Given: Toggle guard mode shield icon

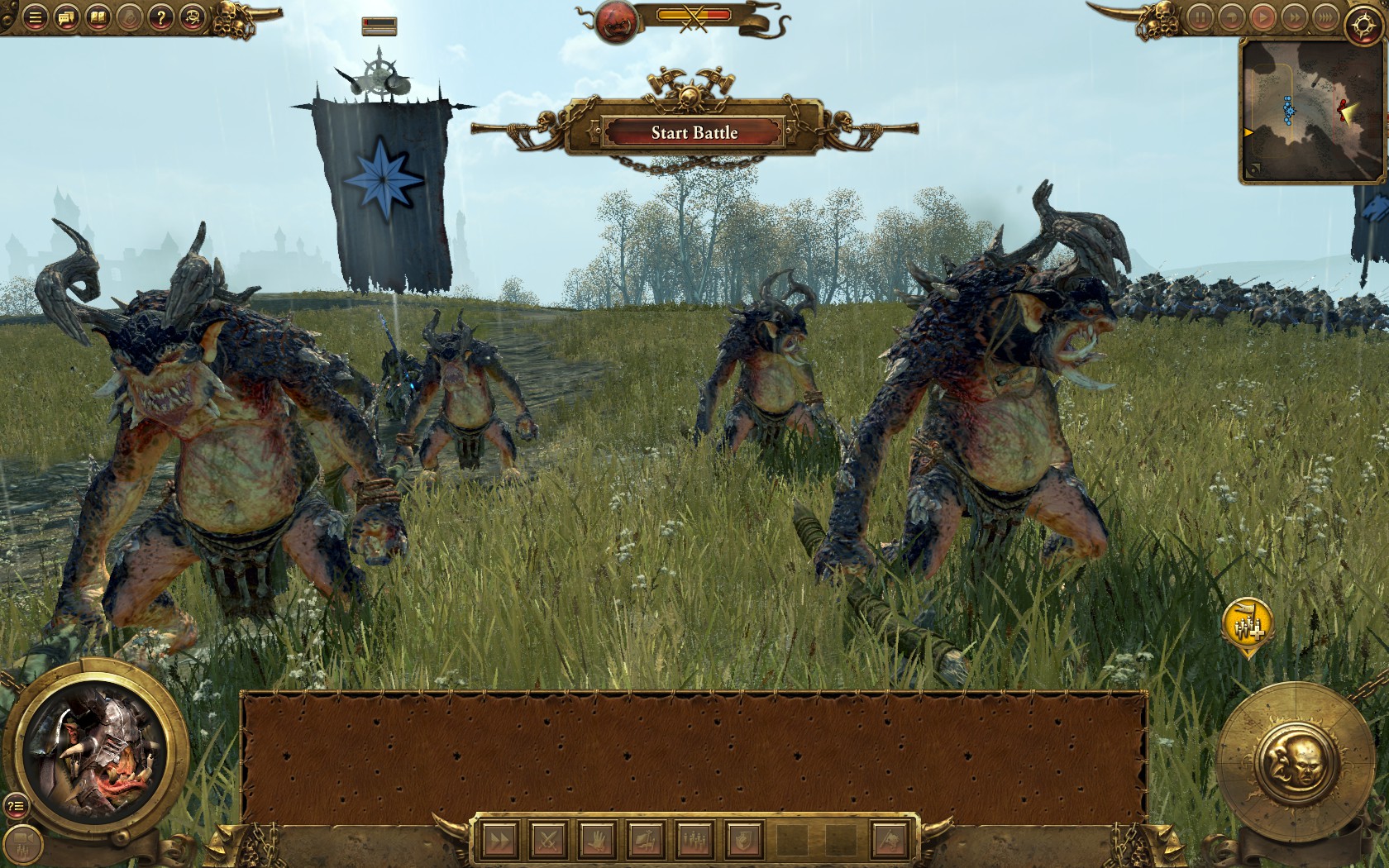Looking at the screenshot, I should [x=744, y=840].
